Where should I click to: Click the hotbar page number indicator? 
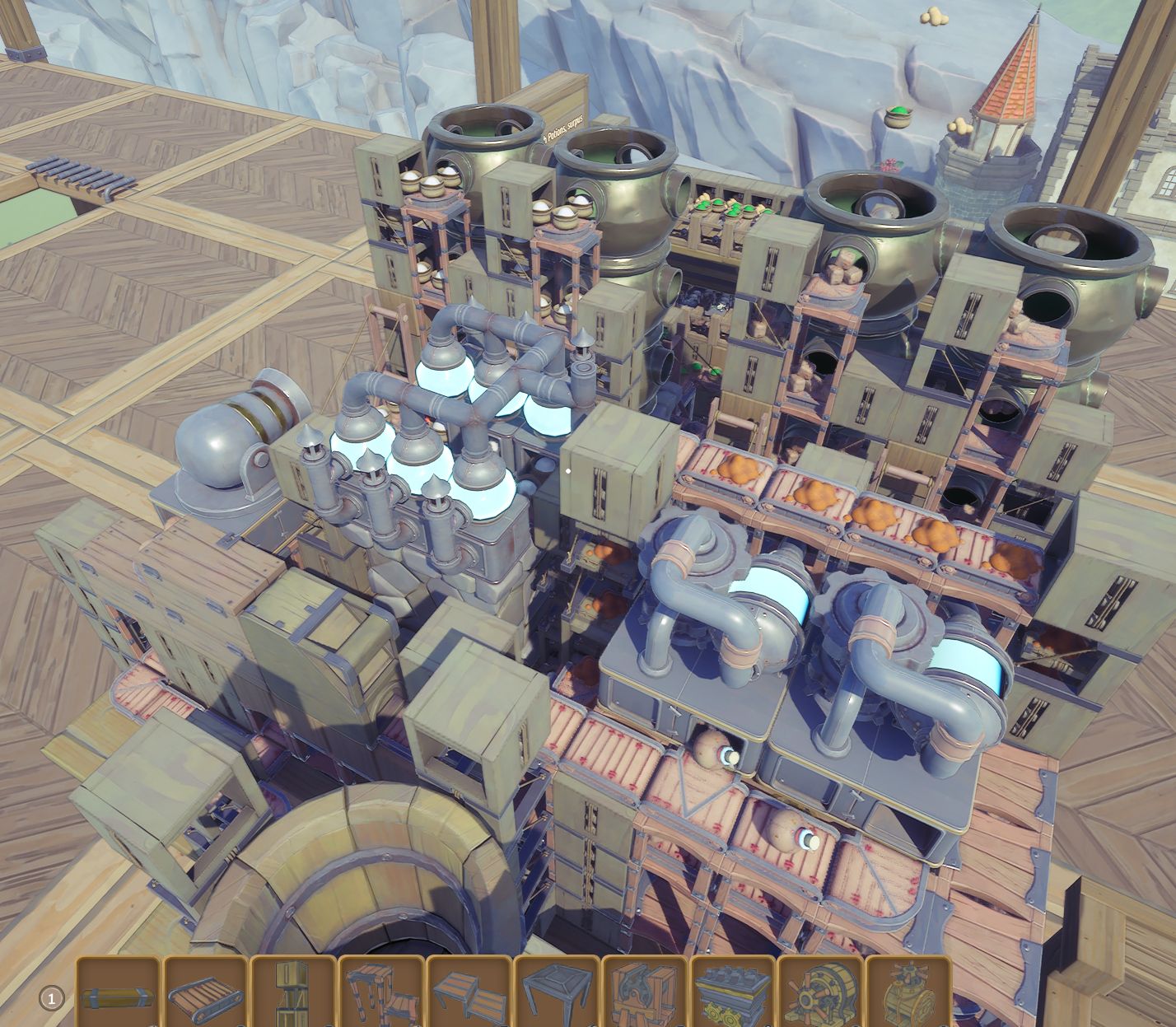(x=51, y=997)
